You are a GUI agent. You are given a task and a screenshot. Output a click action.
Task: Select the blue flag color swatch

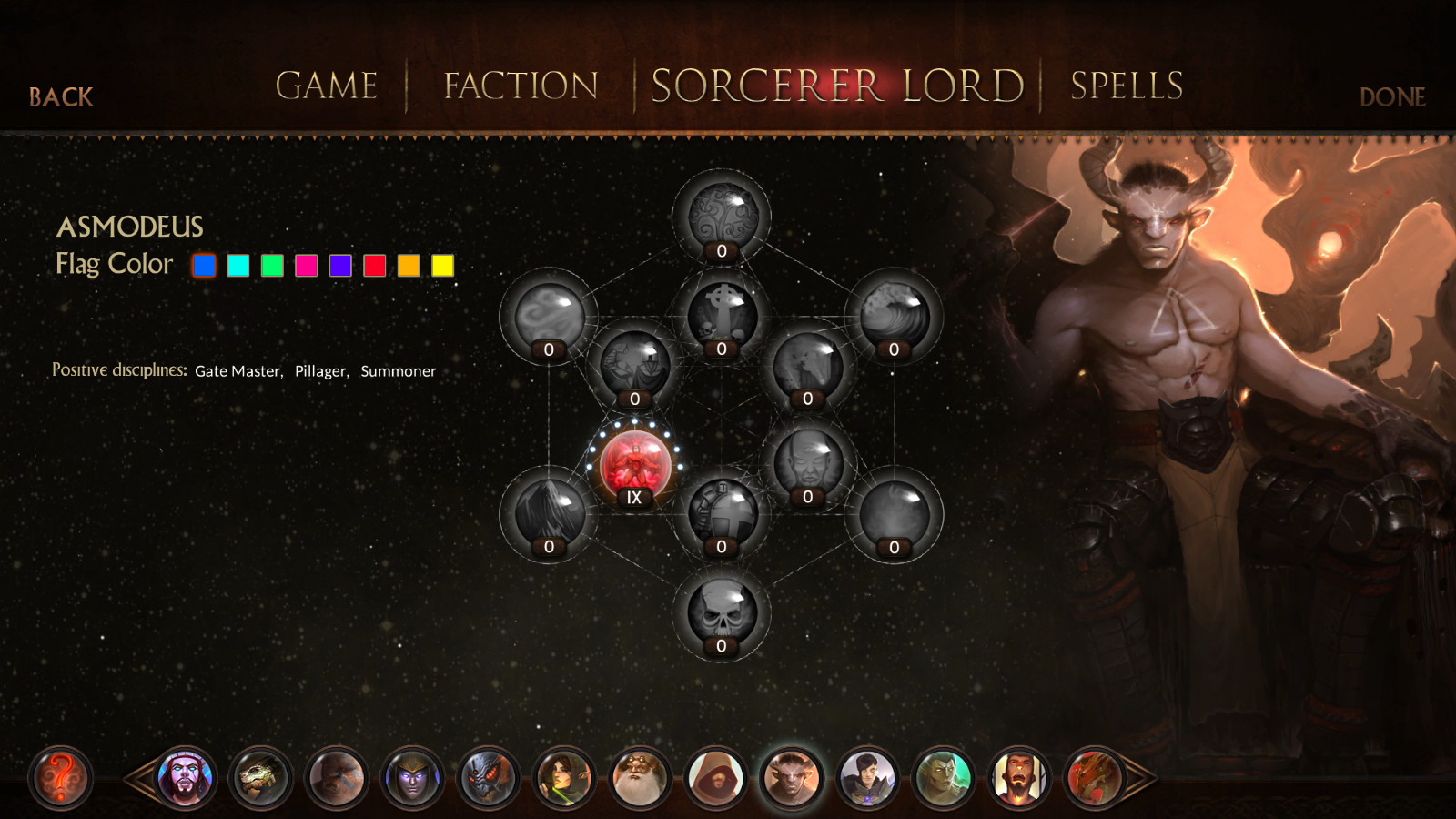tap(204, 265)
